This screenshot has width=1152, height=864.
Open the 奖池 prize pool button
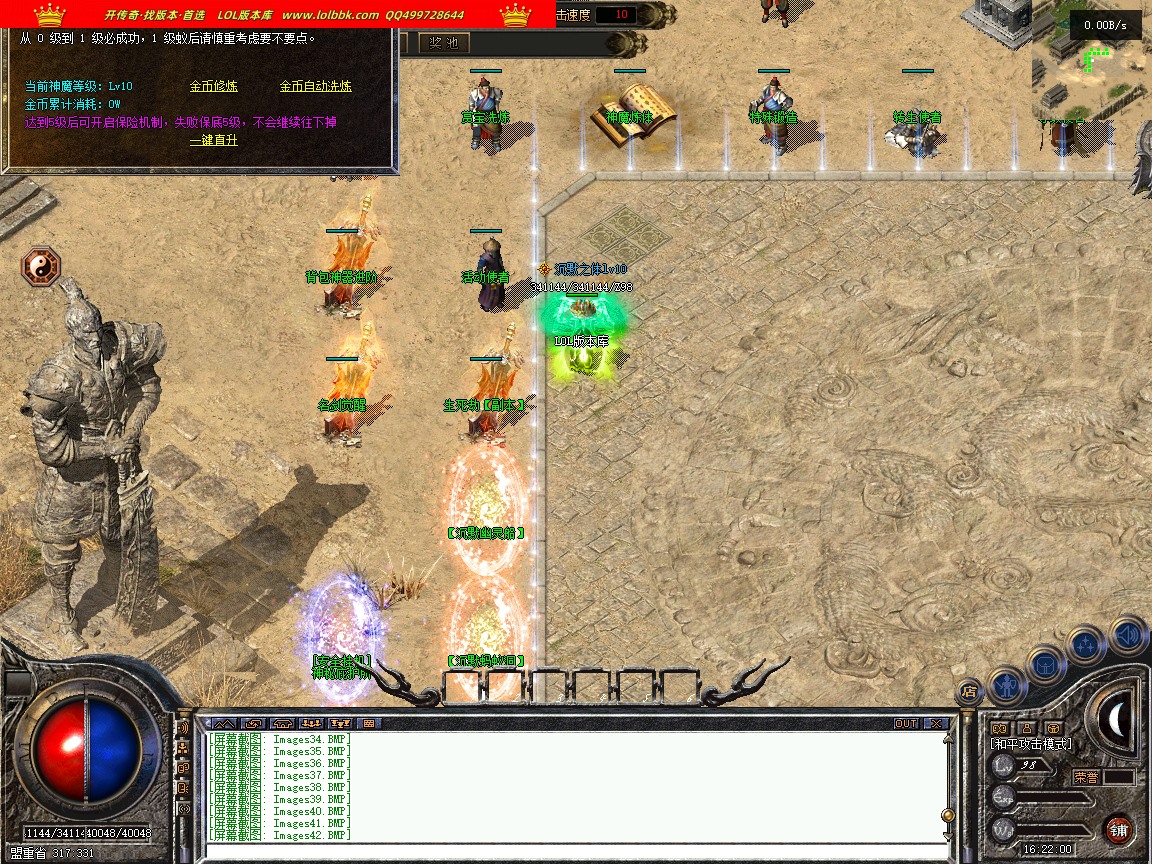click(443, 43)
